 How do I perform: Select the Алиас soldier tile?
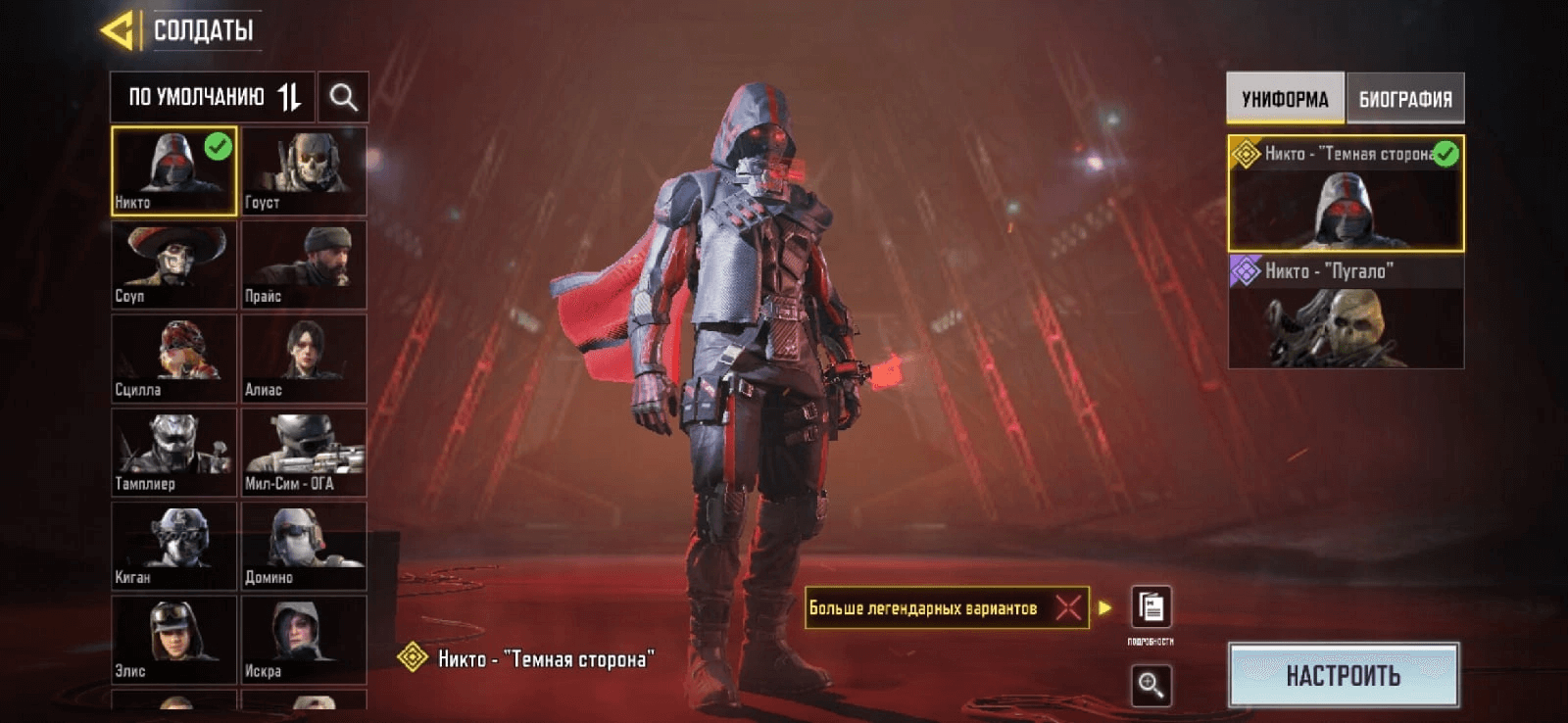coord(304,359)
